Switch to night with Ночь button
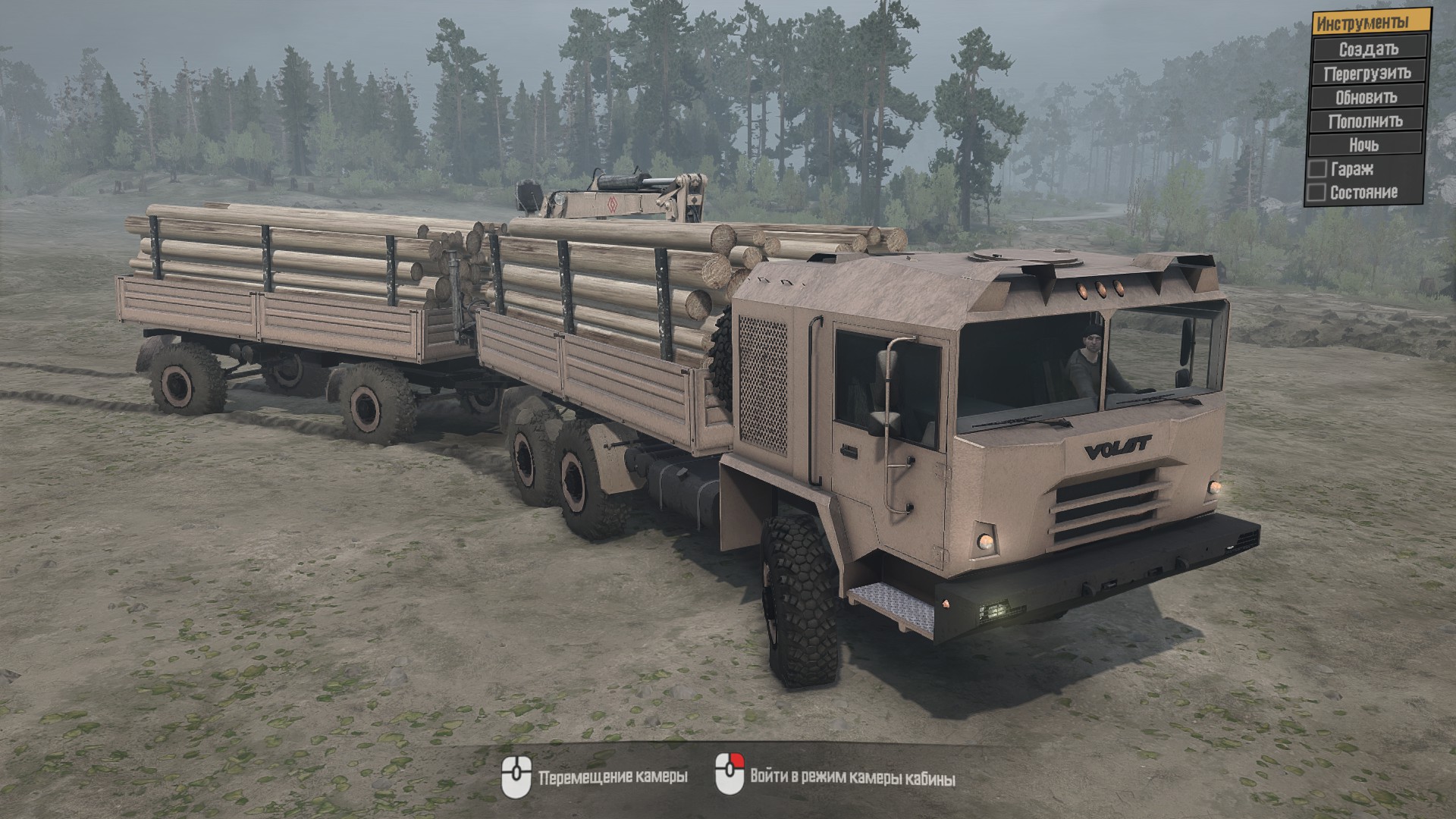 click(1364, 144)
